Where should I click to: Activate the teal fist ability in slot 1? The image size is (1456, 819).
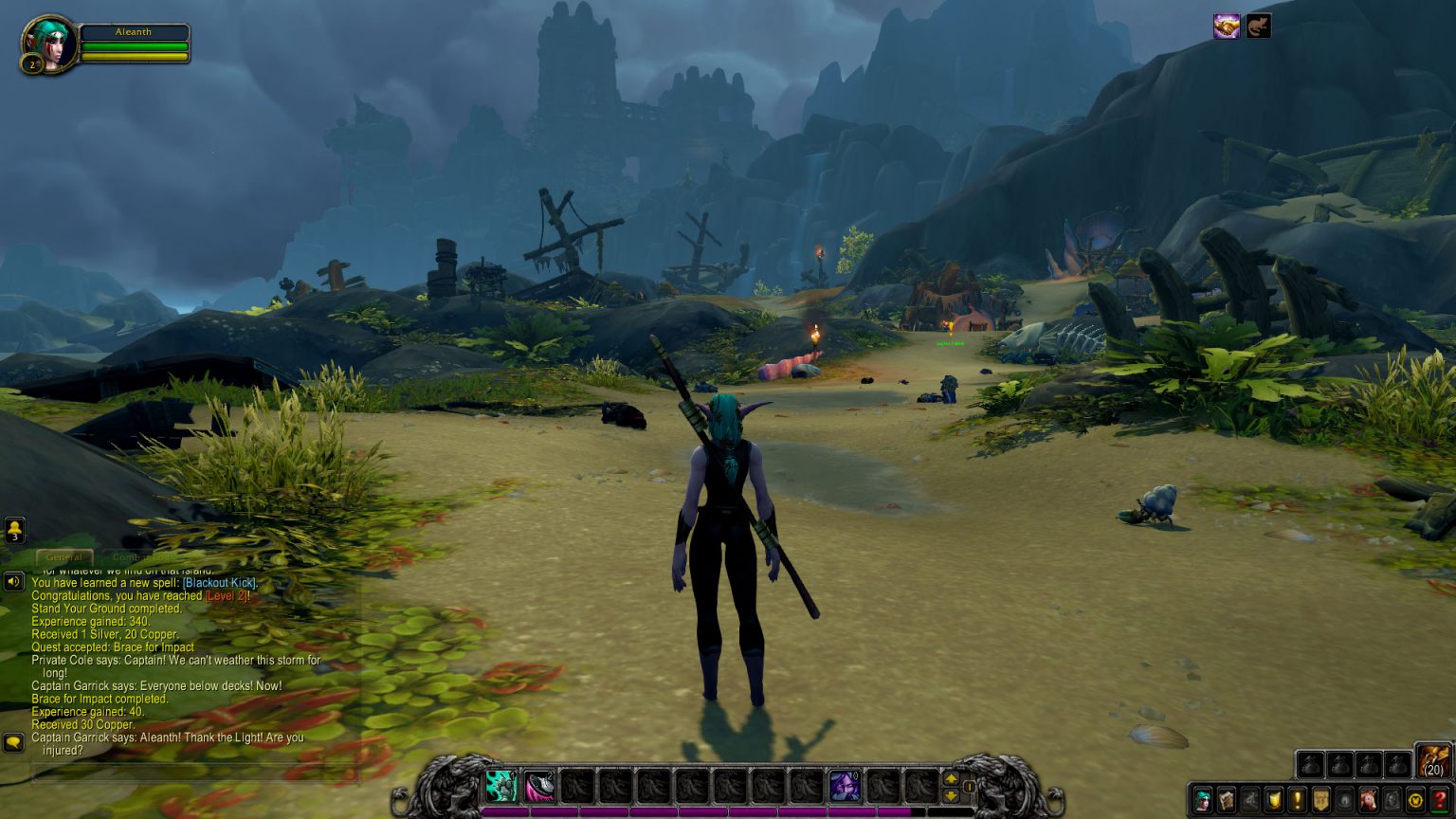pyautogui.click(x=501, y=786)
